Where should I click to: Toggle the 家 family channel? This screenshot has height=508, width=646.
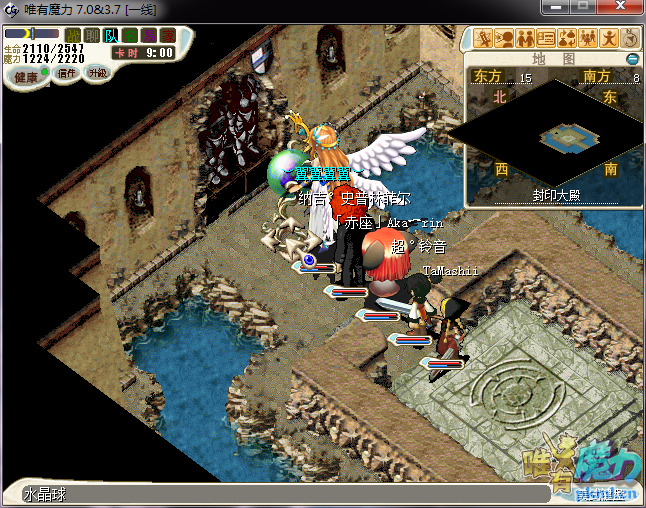click(168, 36)
